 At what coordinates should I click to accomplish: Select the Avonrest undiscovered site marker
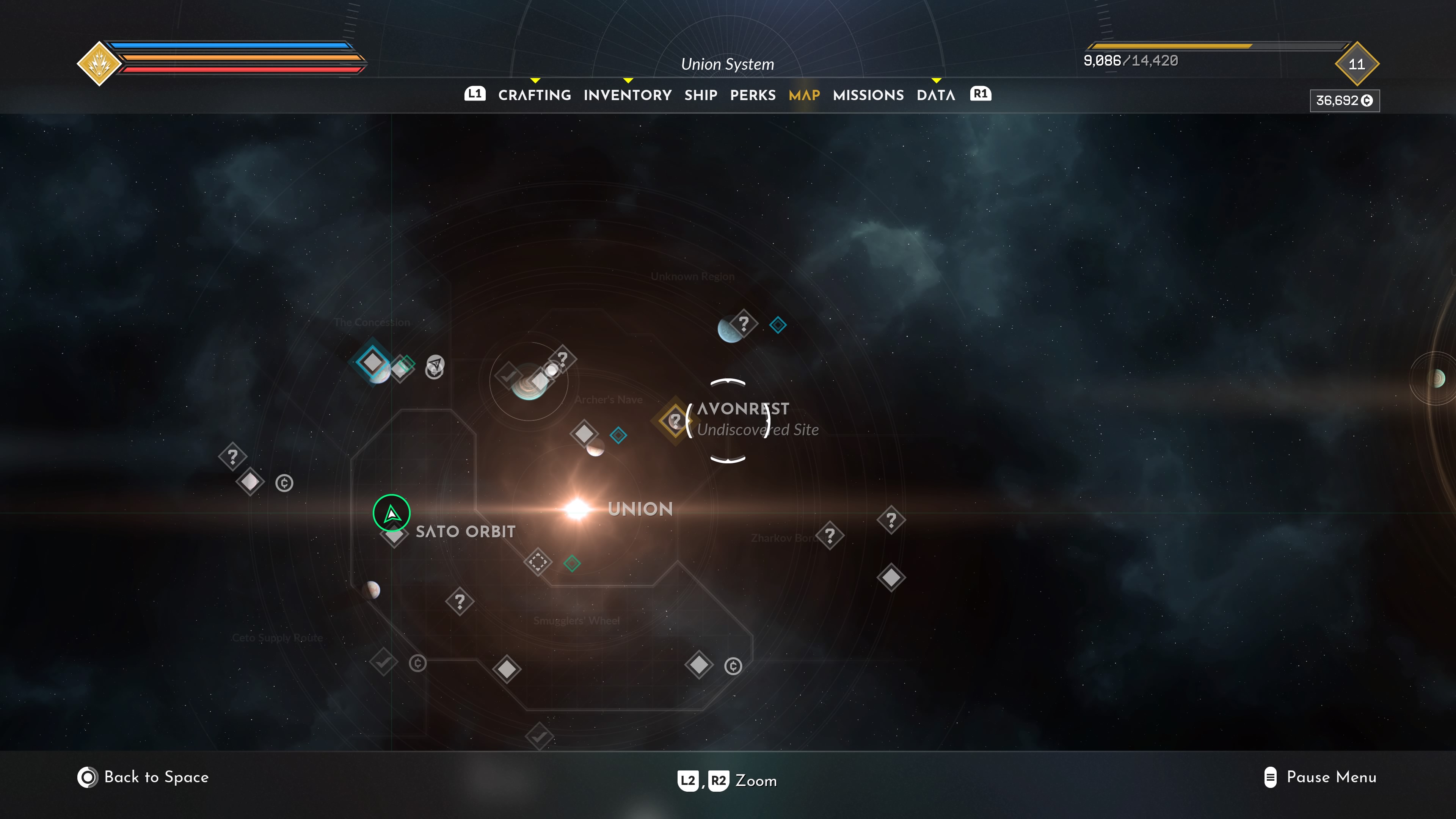pyautogui.click(x=675, y=420)
